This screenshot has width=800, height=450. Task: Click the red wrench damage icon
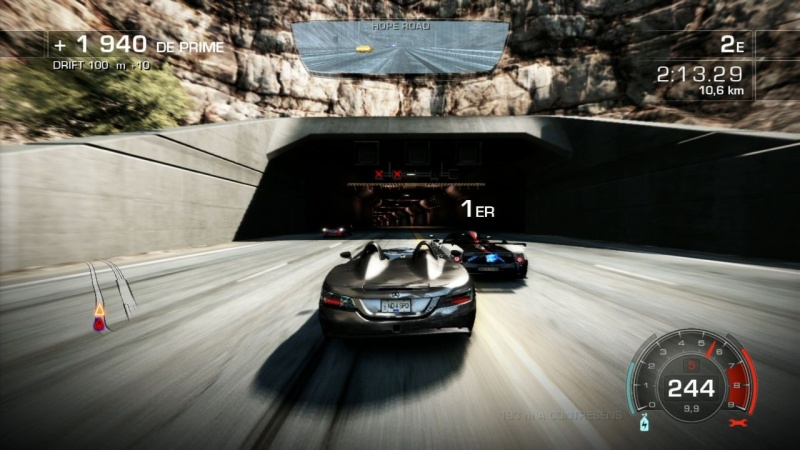tap(741, 425)
